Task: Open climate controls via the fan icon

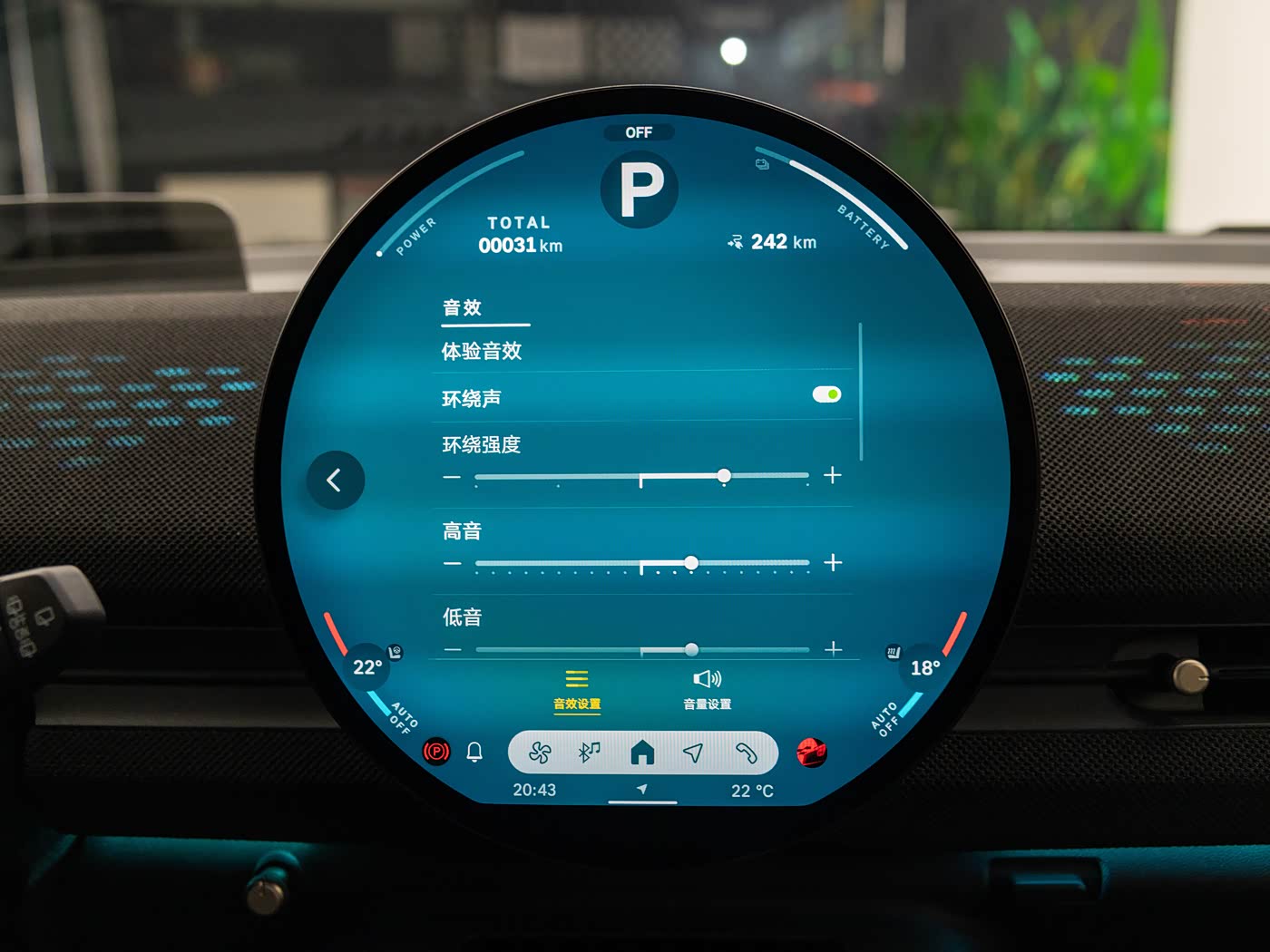Action: coord(540,753)
